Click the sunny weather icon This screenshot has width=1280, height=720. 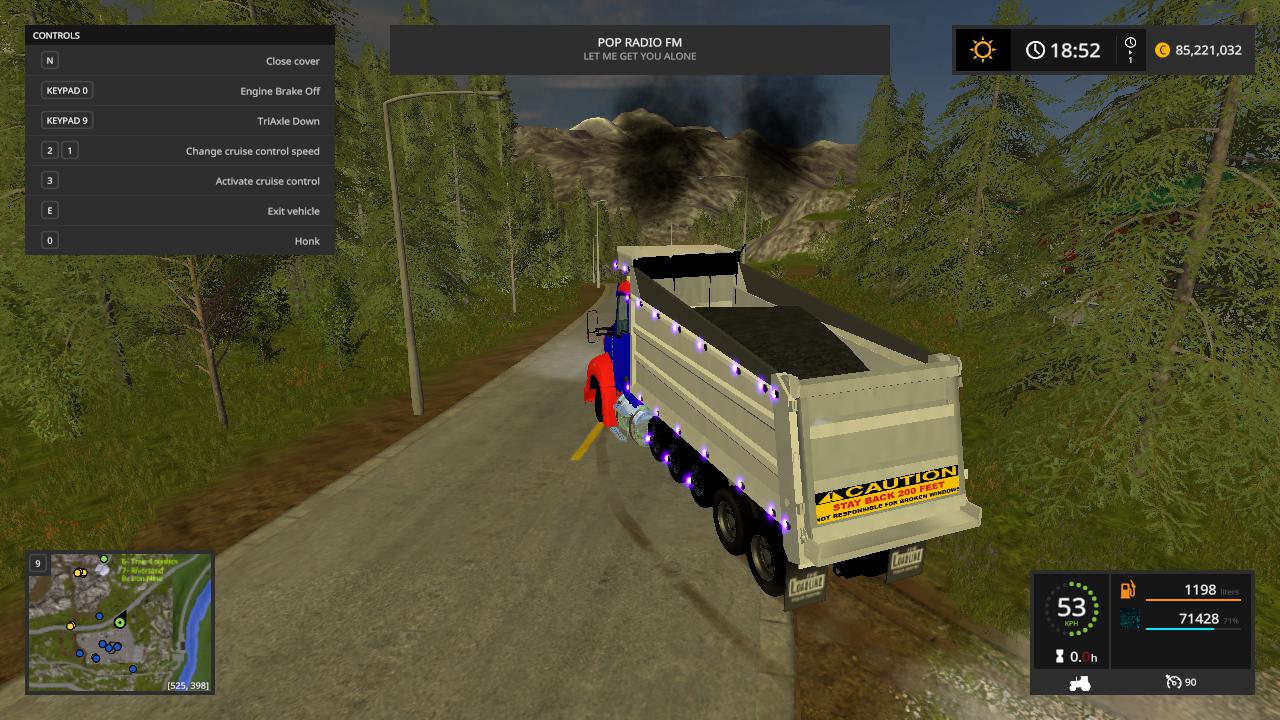point(982,50)
